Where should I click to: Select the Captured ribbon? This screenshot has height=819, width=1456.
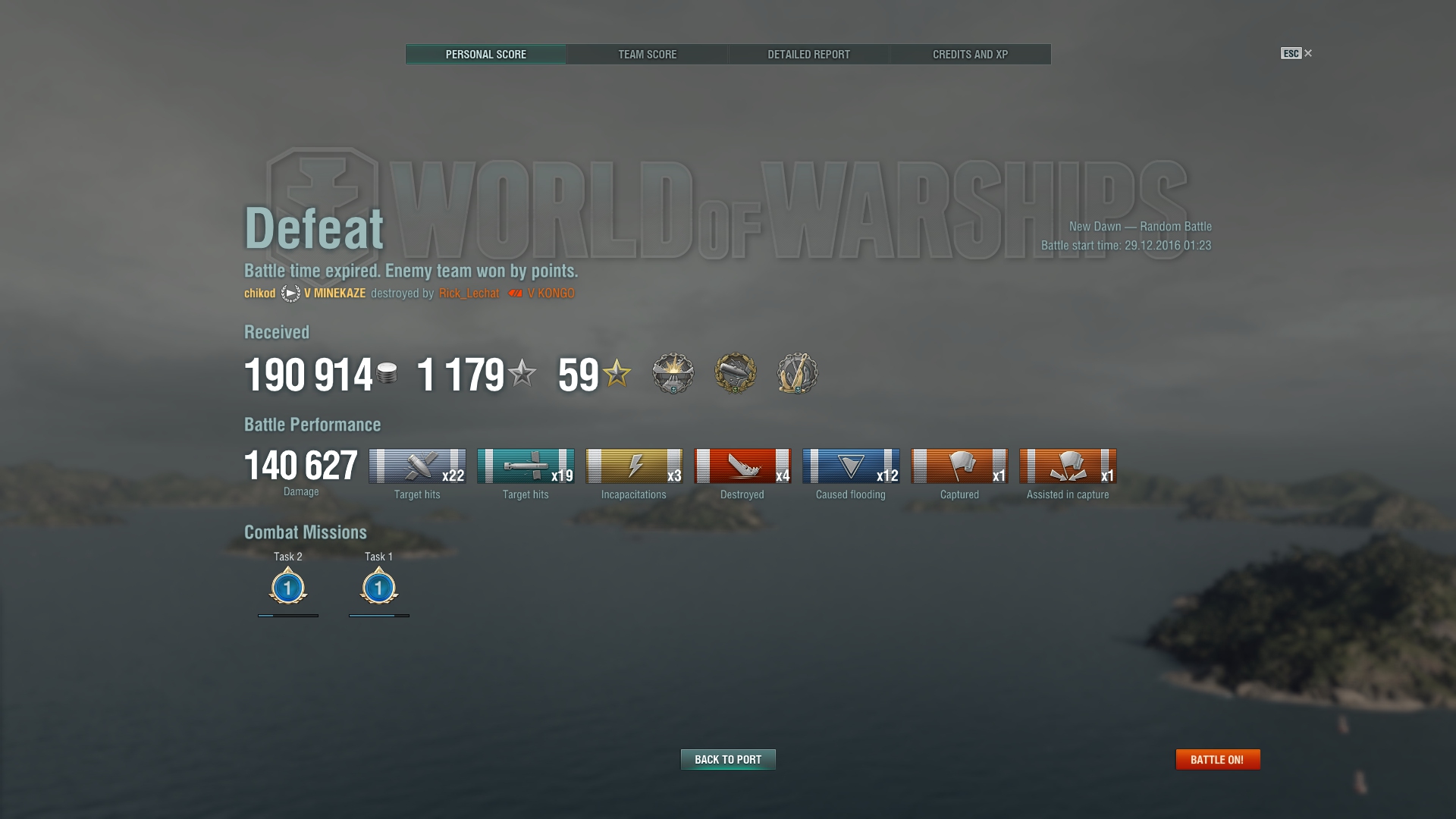pyautogui.click(x=959, y=466)
